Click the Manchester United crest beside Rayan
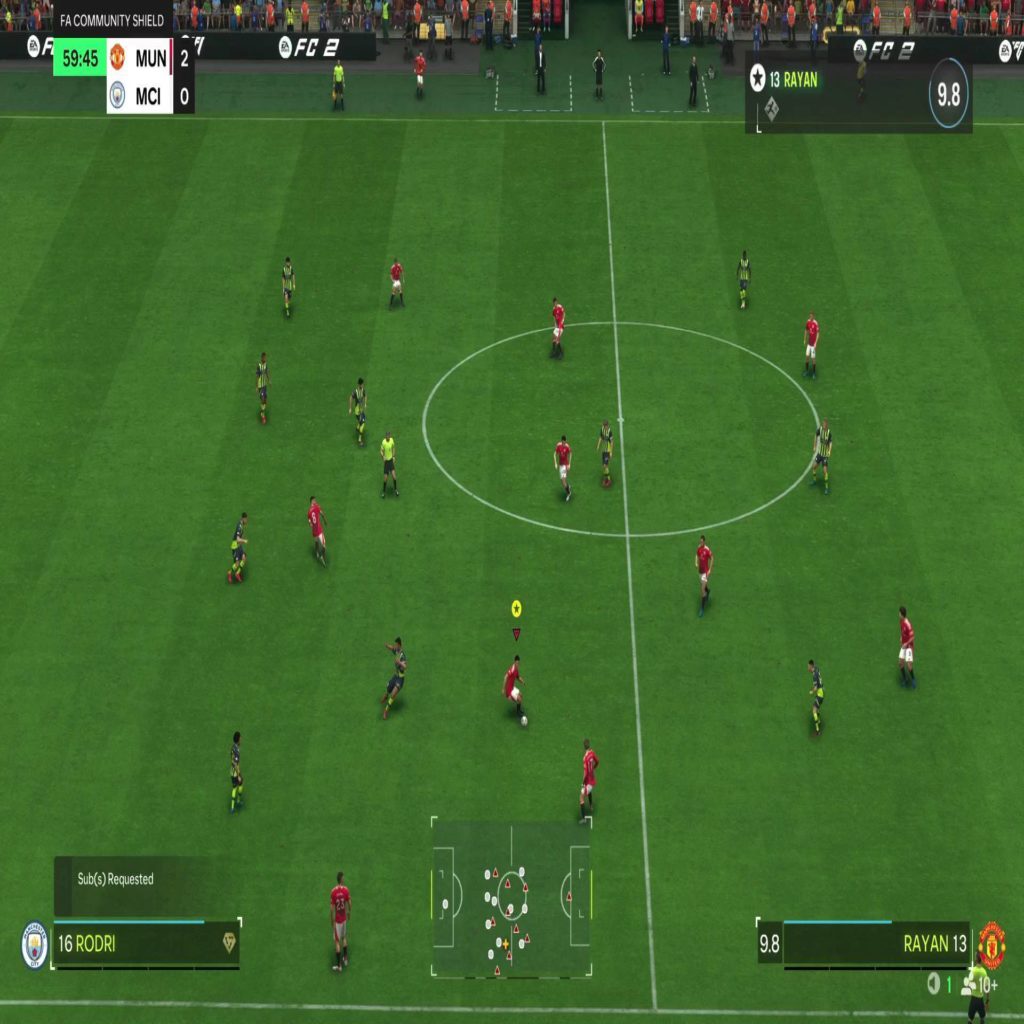 click(x=991, y=944)
